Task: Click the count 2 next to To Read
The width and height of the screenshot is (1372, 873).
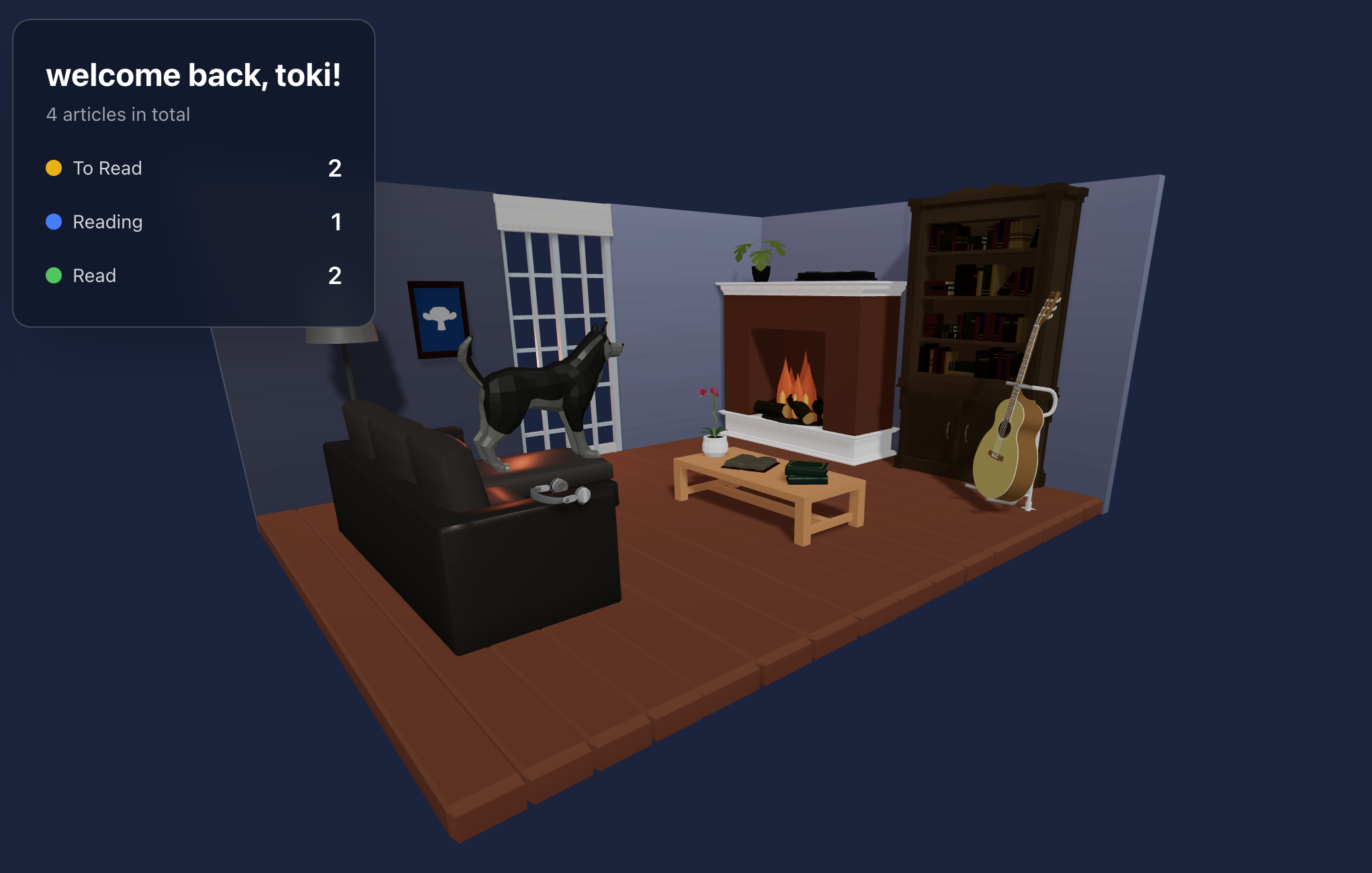Action: pyautogui.click(x=336, y=168)
